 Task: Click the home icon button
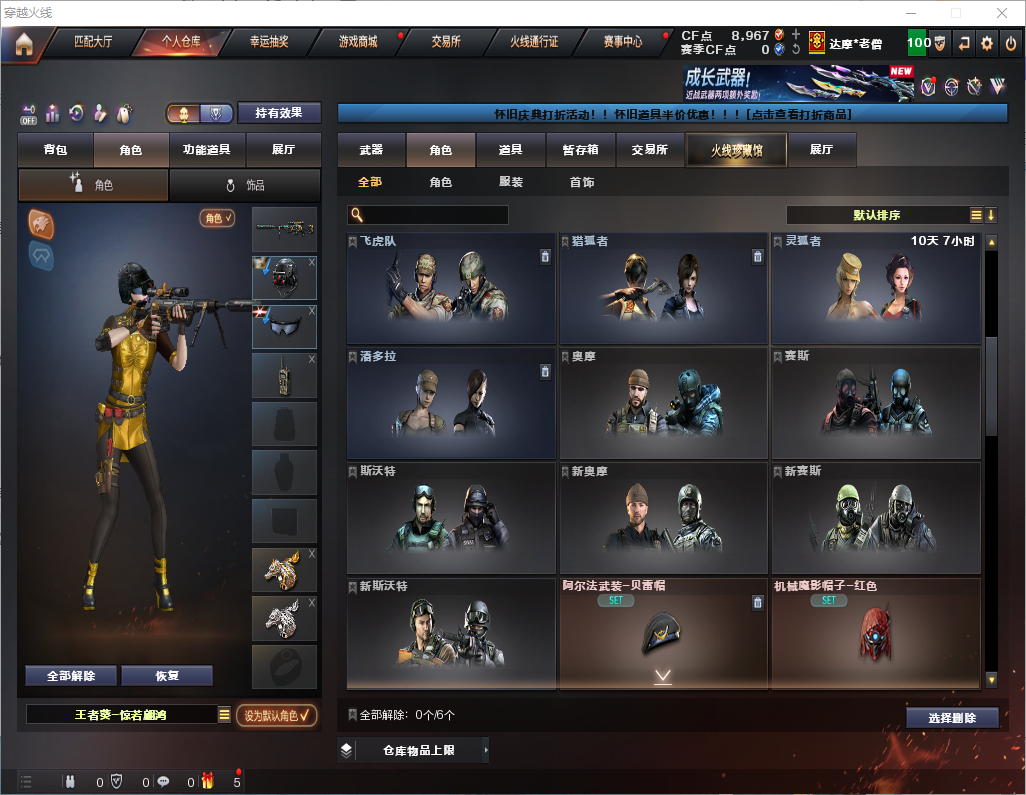(23, 43)
